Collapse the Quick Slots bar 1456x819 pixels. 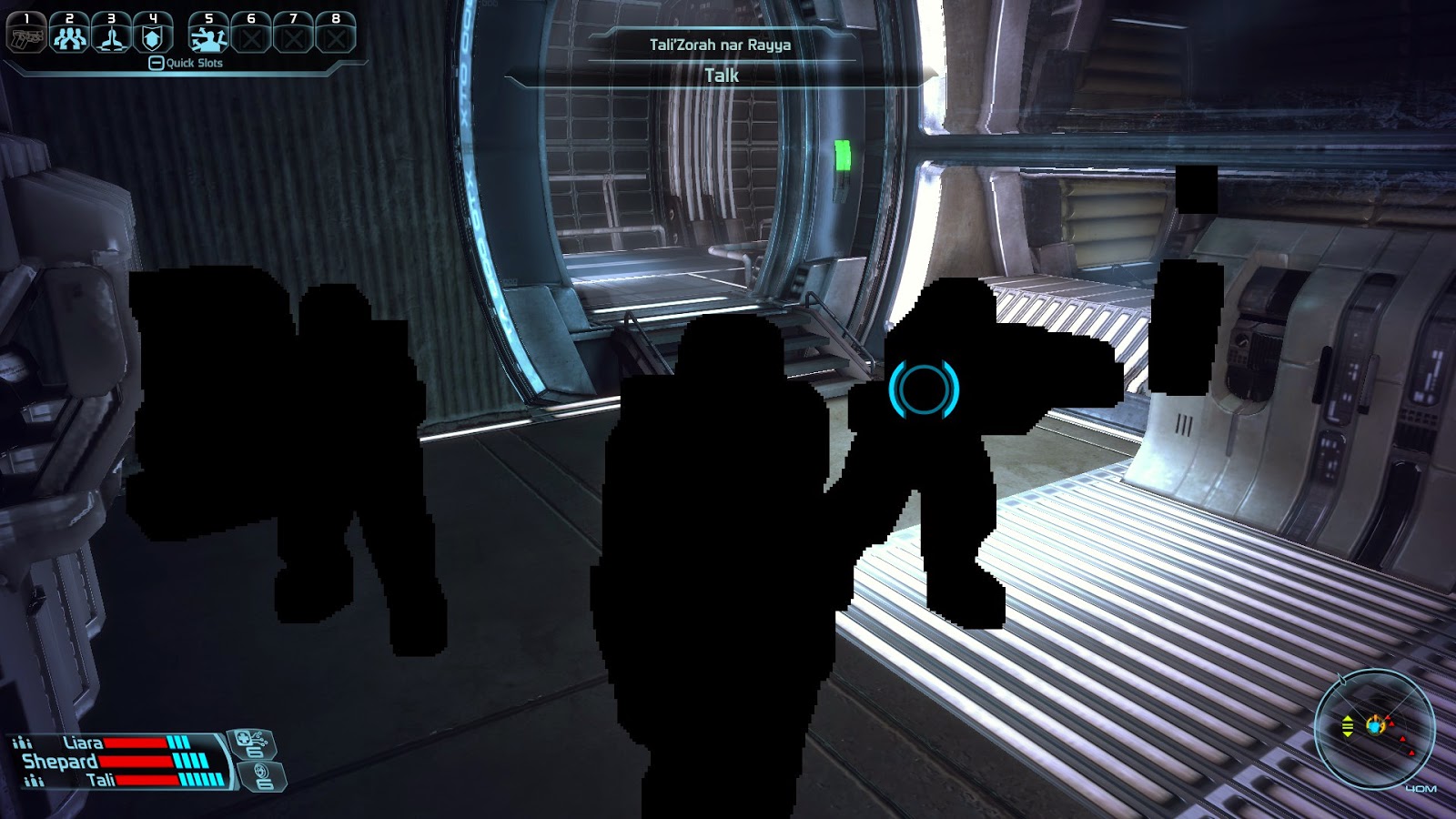coord(157,64)
